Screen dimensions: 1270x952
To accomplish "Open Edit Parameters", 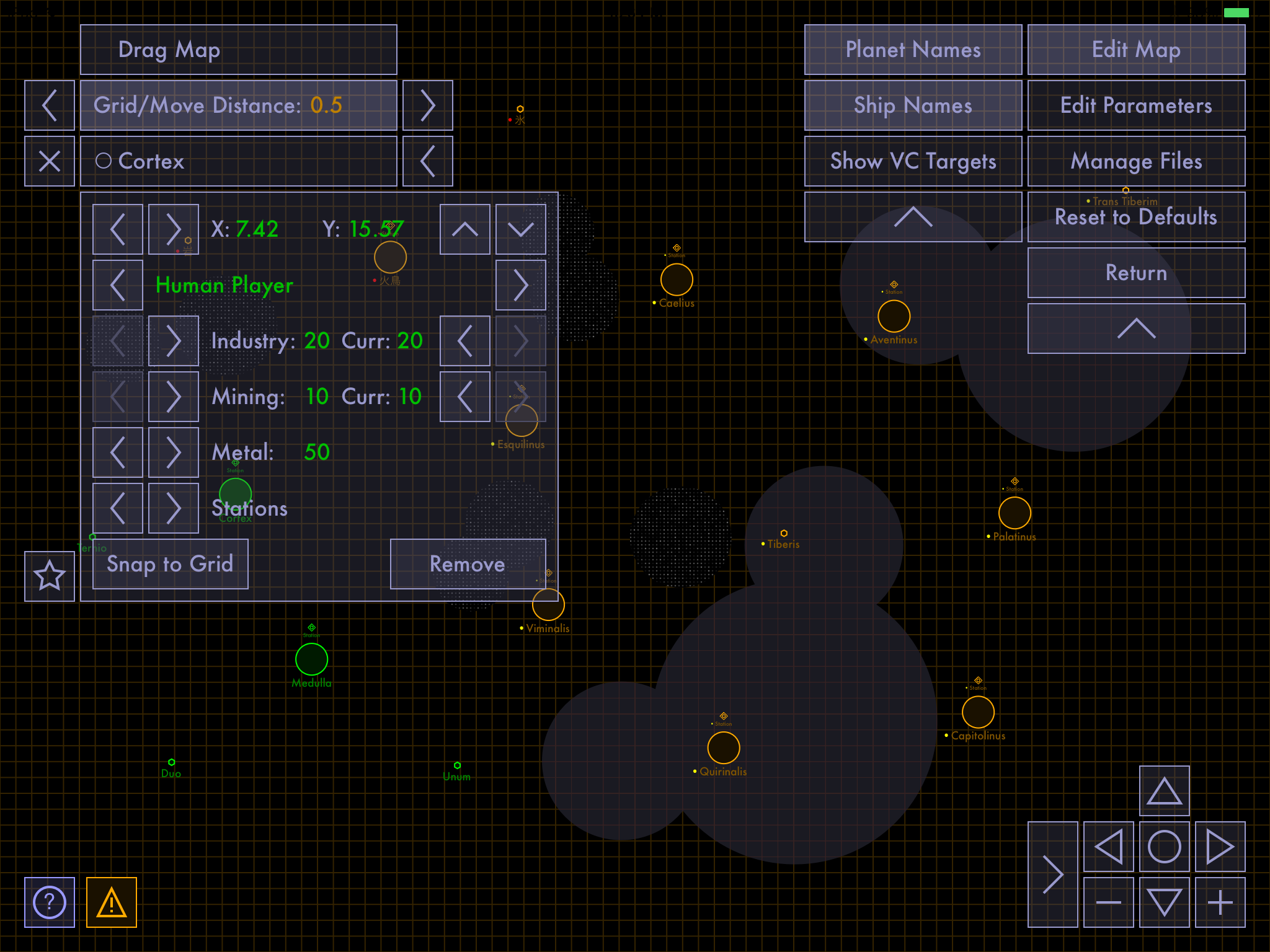I will point(1136,105).
